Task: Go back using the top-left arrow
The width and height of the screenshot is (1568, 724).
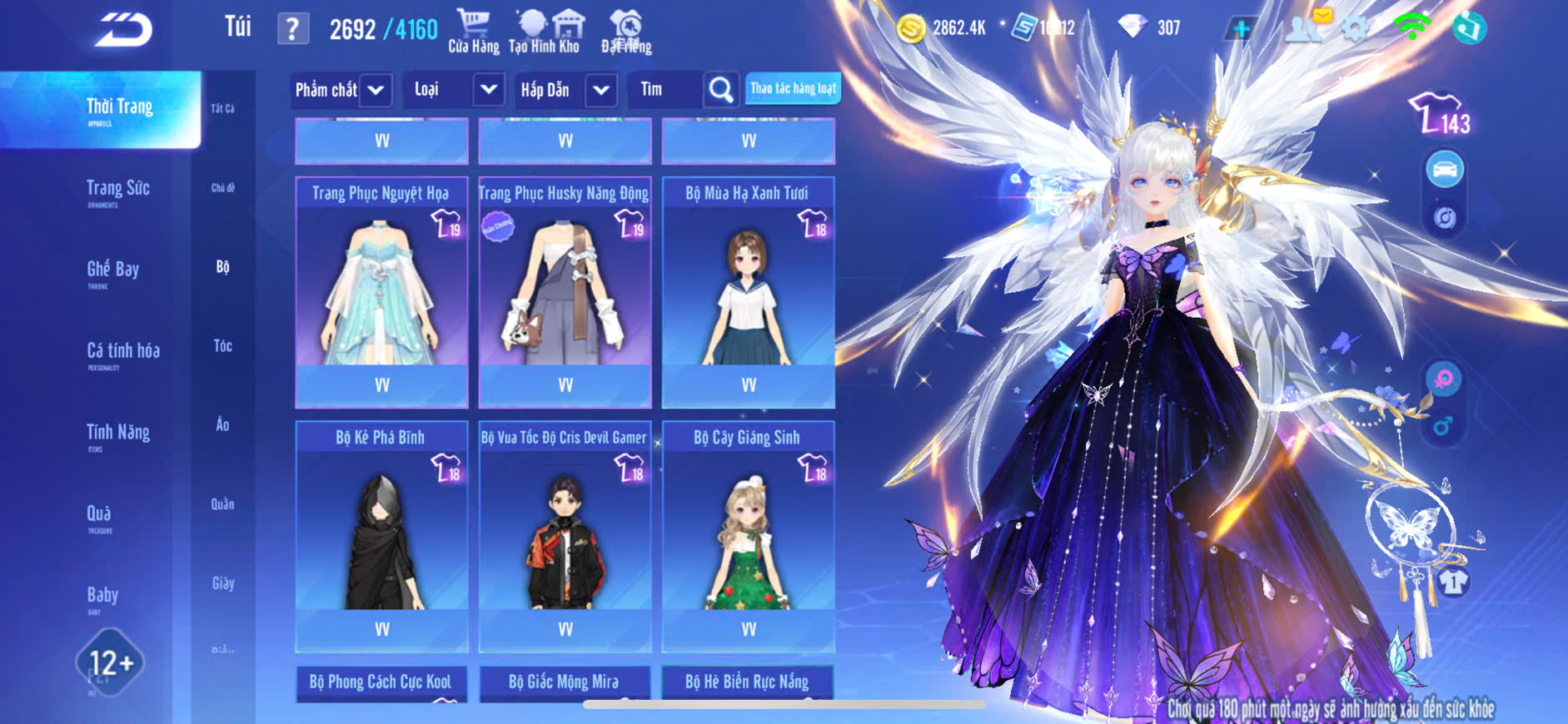Action: pos(123,30)
